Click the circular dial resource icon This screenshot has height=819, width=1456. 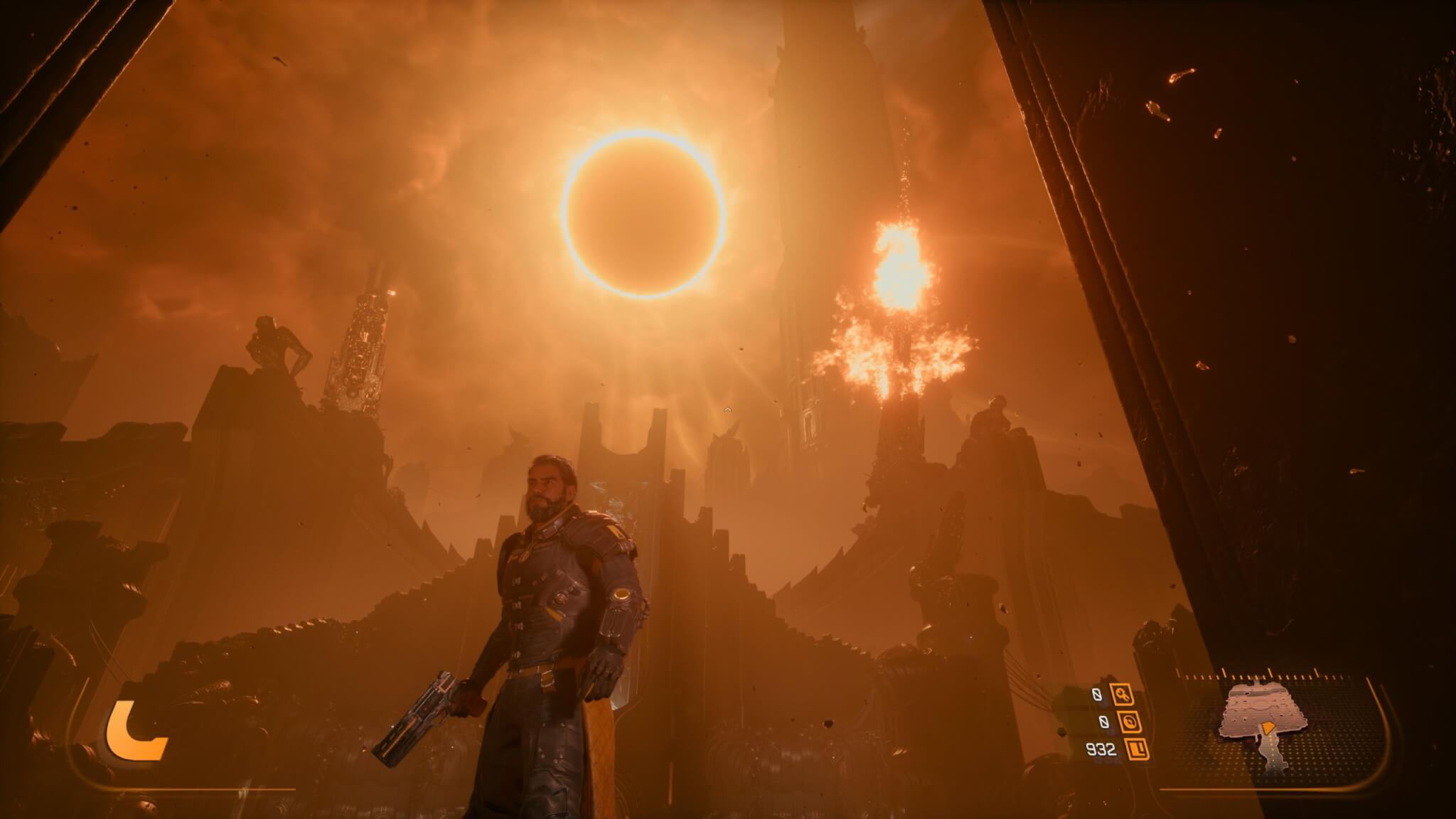1130,722
